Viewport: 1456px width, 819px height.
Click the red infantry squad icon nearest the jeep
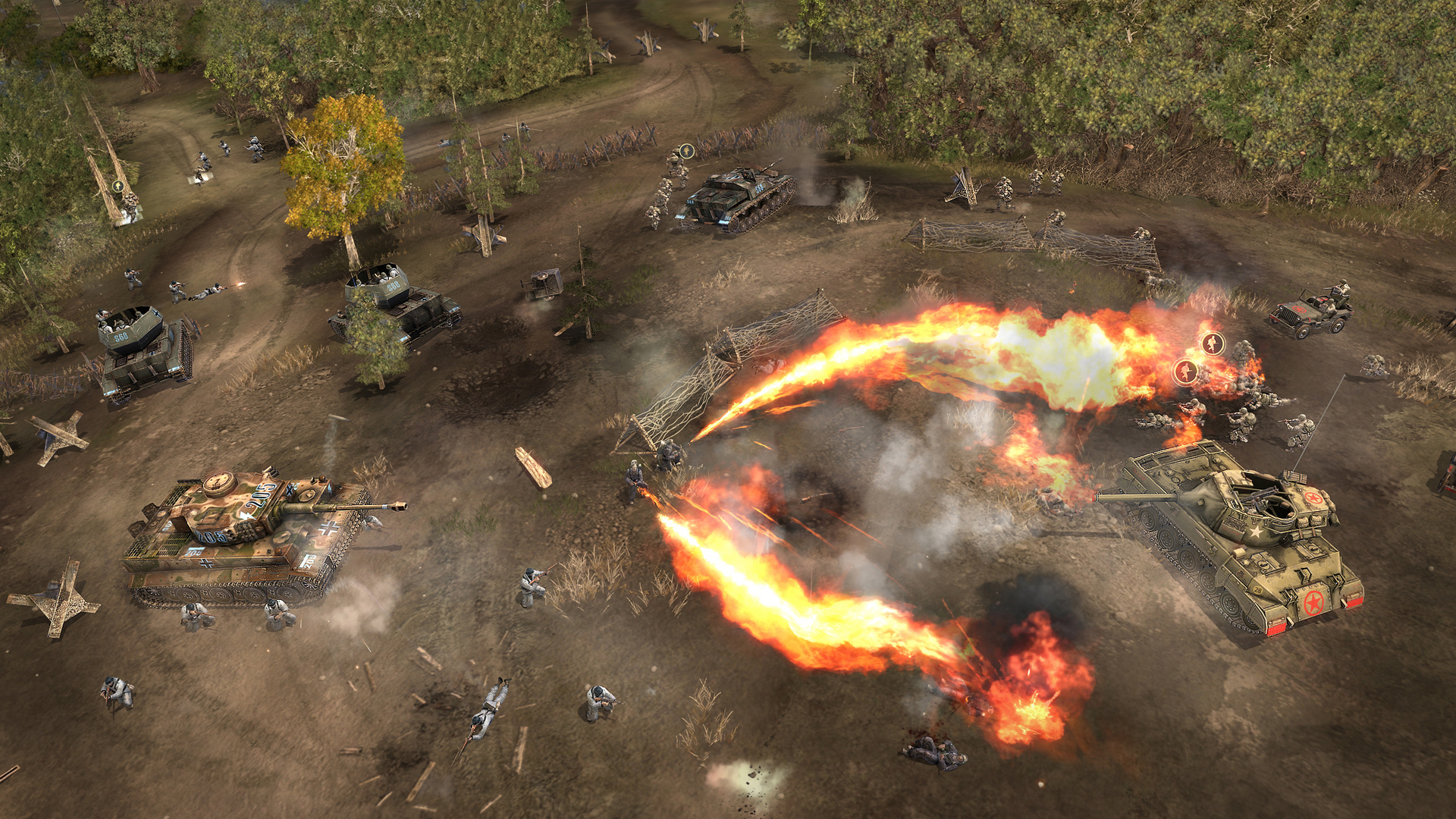1213,344
